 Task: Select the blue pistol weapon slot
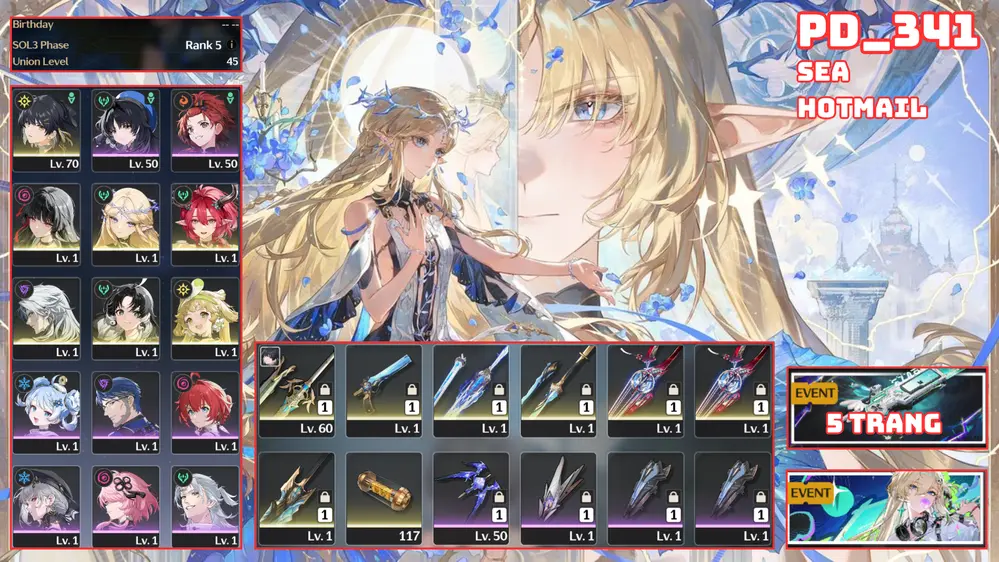coord(383,390)
